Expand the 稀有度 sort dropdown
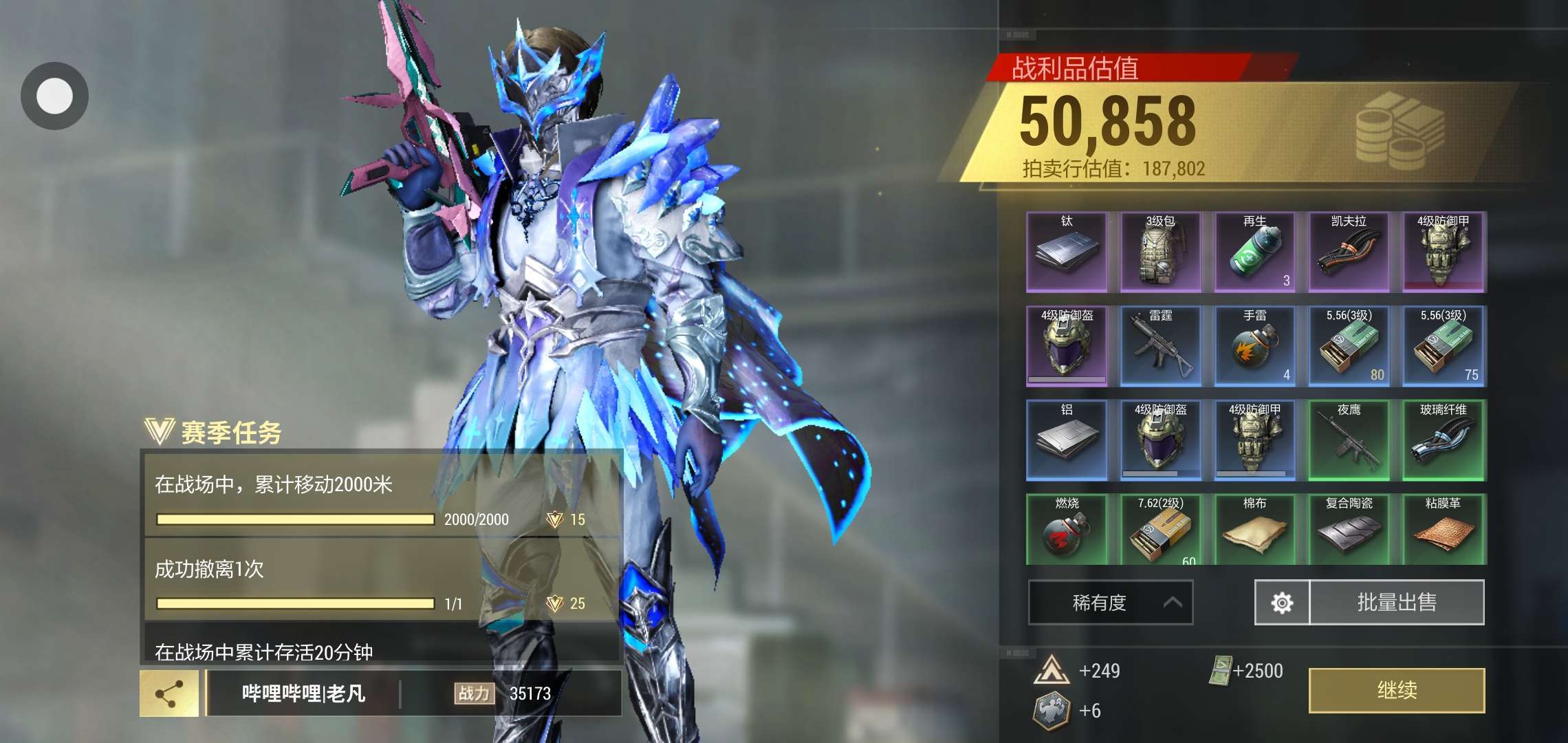Viewport: 1568px width, 743px height. pyautogui.click(x=1110, y=603)
